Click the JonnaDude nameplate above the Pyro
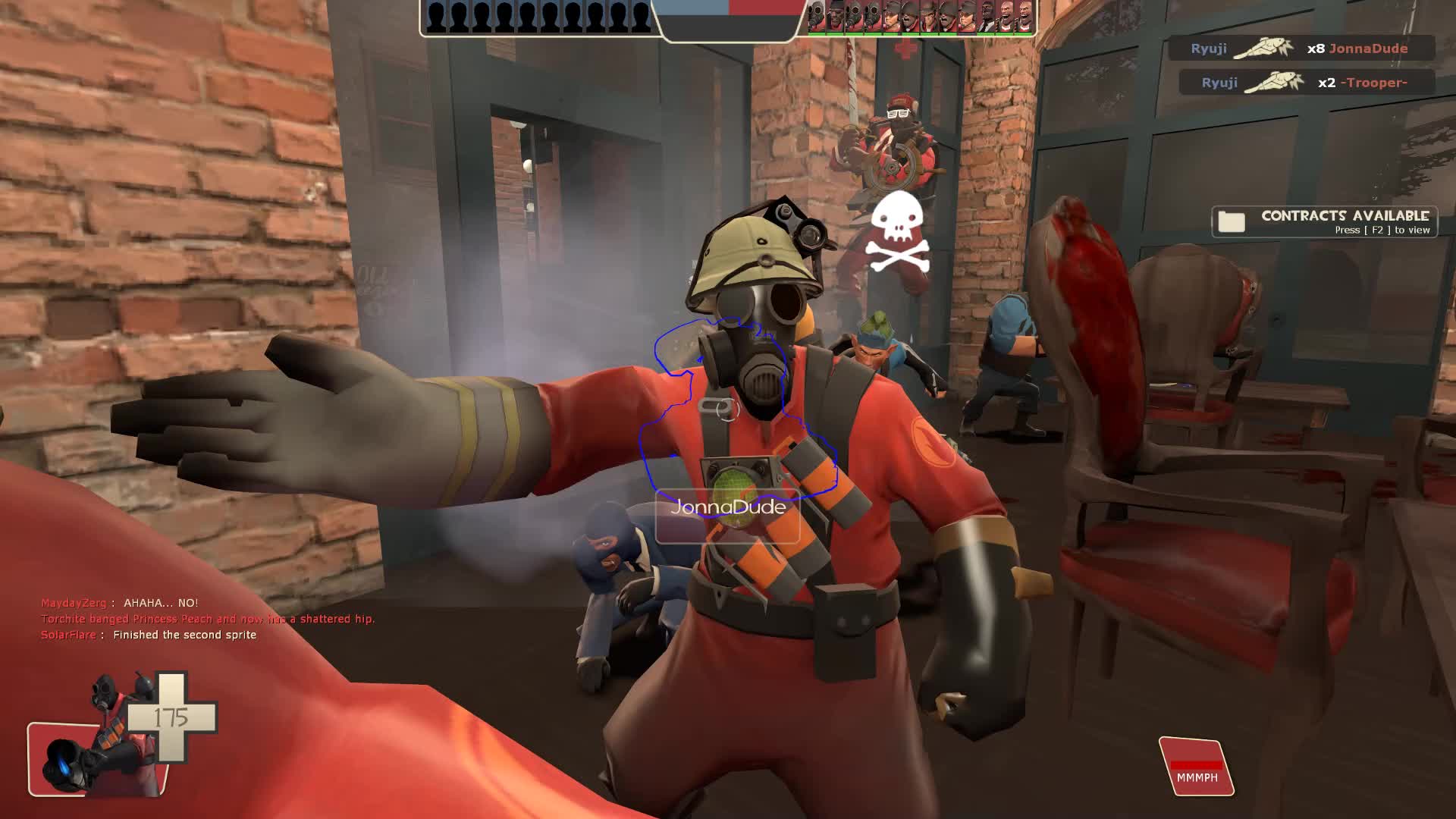Viewport: 1456px width, 819px height. click(729, 509)
